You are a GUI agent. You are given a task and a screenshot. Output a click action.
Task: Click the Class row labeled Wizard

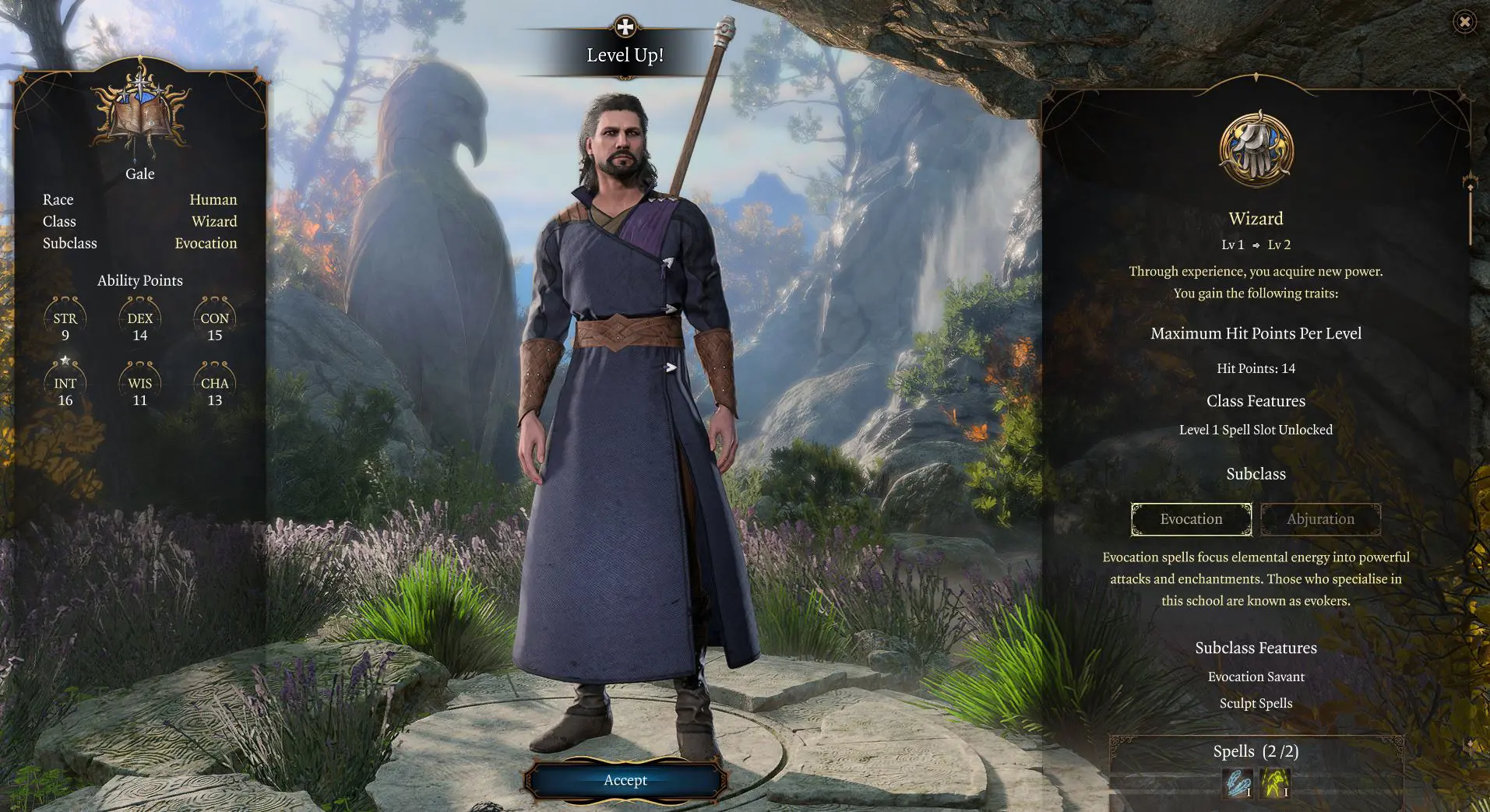[214, 221]
